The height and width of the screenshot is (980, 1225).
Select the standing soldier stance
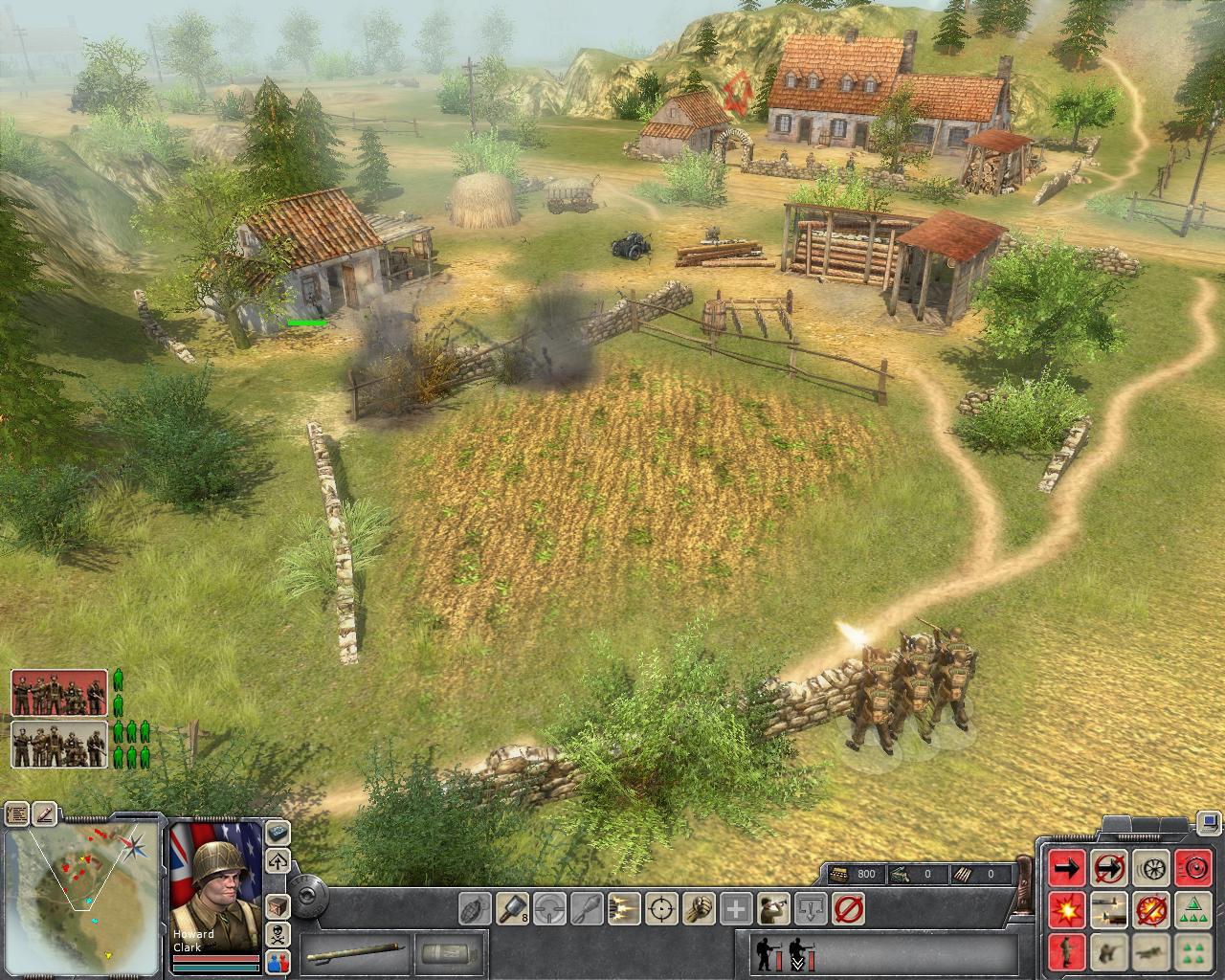click(x=1066, y=951)
